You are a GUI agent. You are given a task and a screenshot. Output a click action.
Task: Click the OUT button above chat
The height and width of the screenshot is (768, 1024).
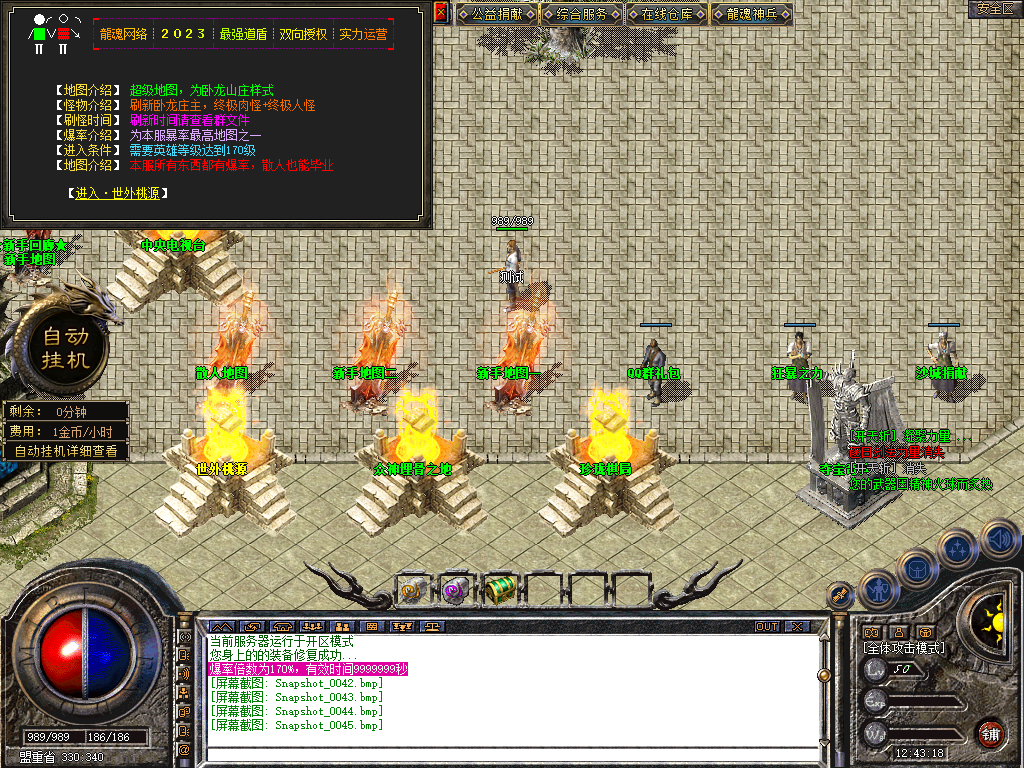tap(766, 626)
